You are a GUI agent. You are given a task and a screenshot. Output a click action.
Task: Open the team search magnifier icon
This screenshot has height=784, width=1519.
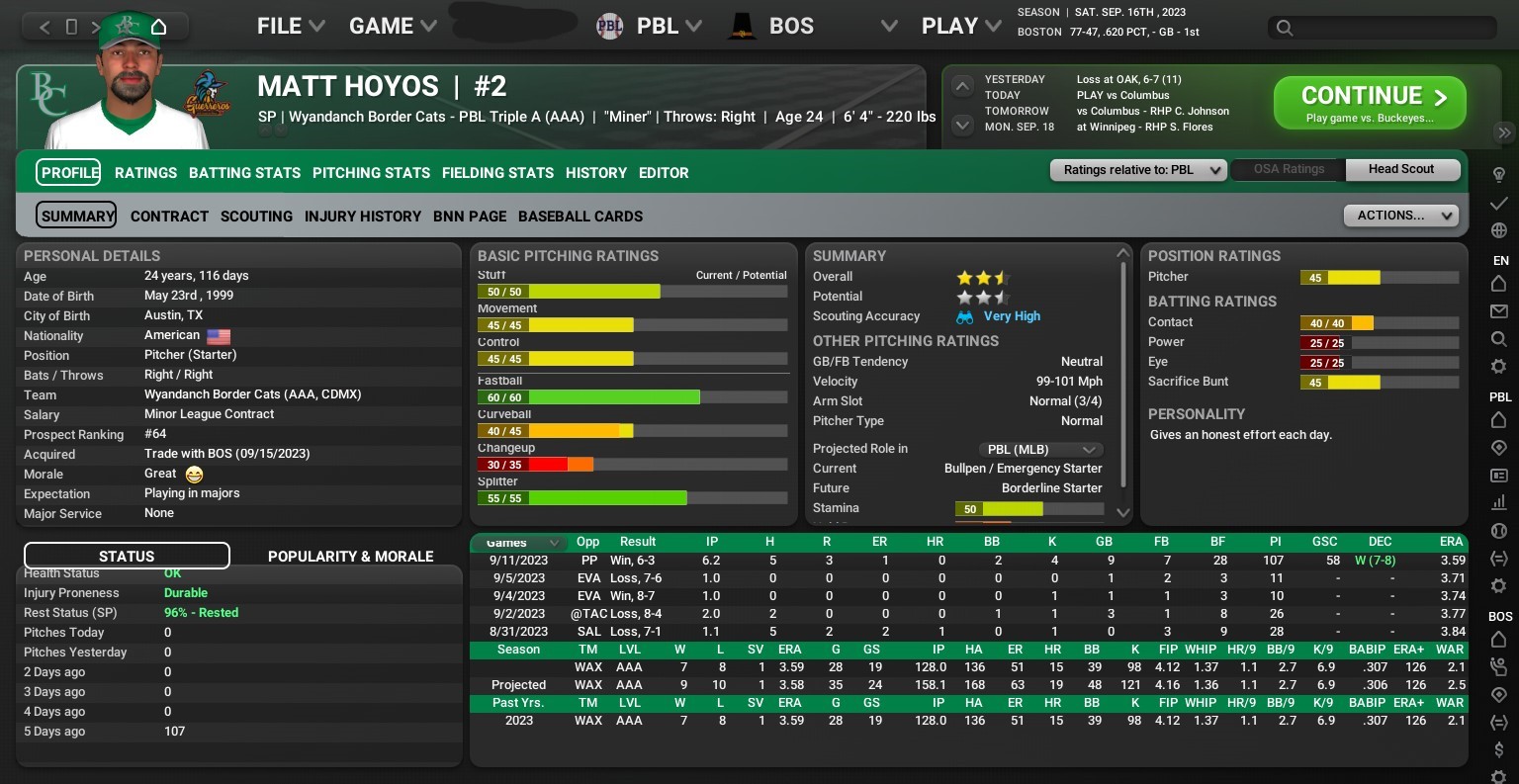tap(1500, 337)
